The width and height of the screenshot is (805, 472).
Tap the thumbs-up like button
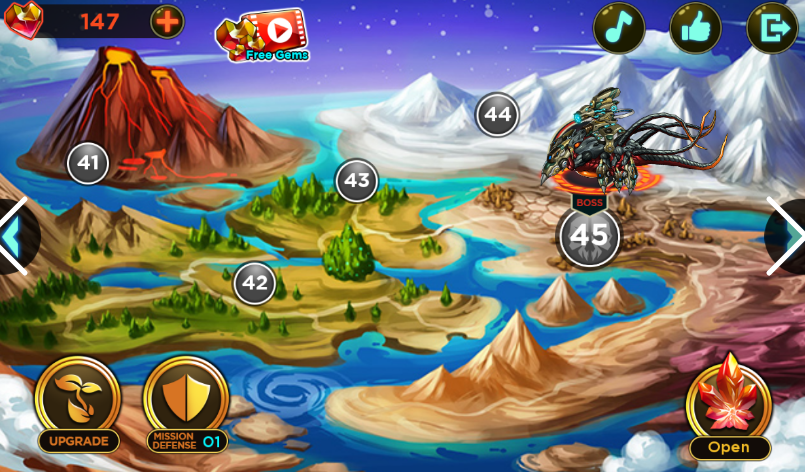point(695,28)
